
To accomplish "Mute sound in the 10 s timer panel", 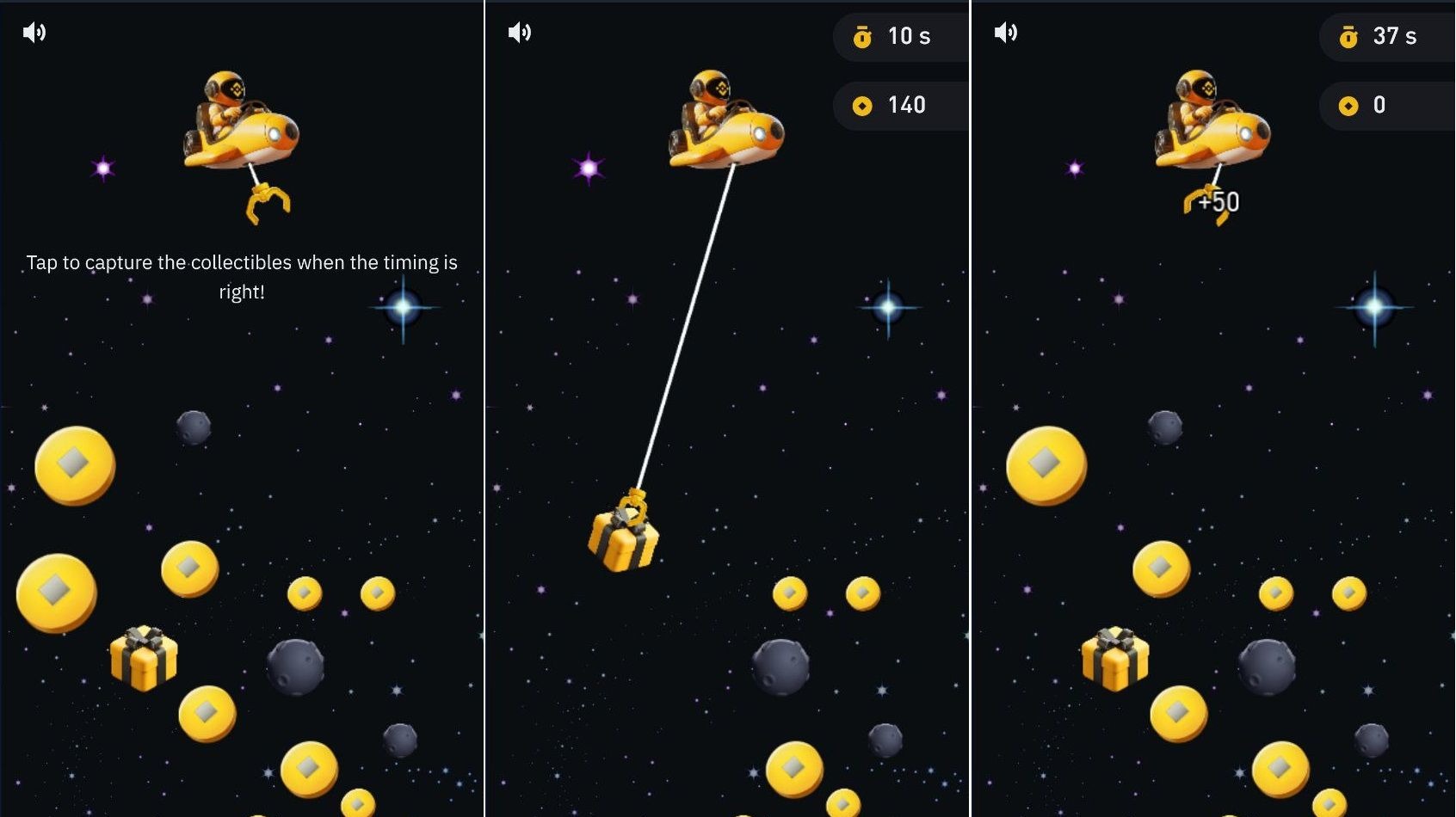I will coord(520,33).
